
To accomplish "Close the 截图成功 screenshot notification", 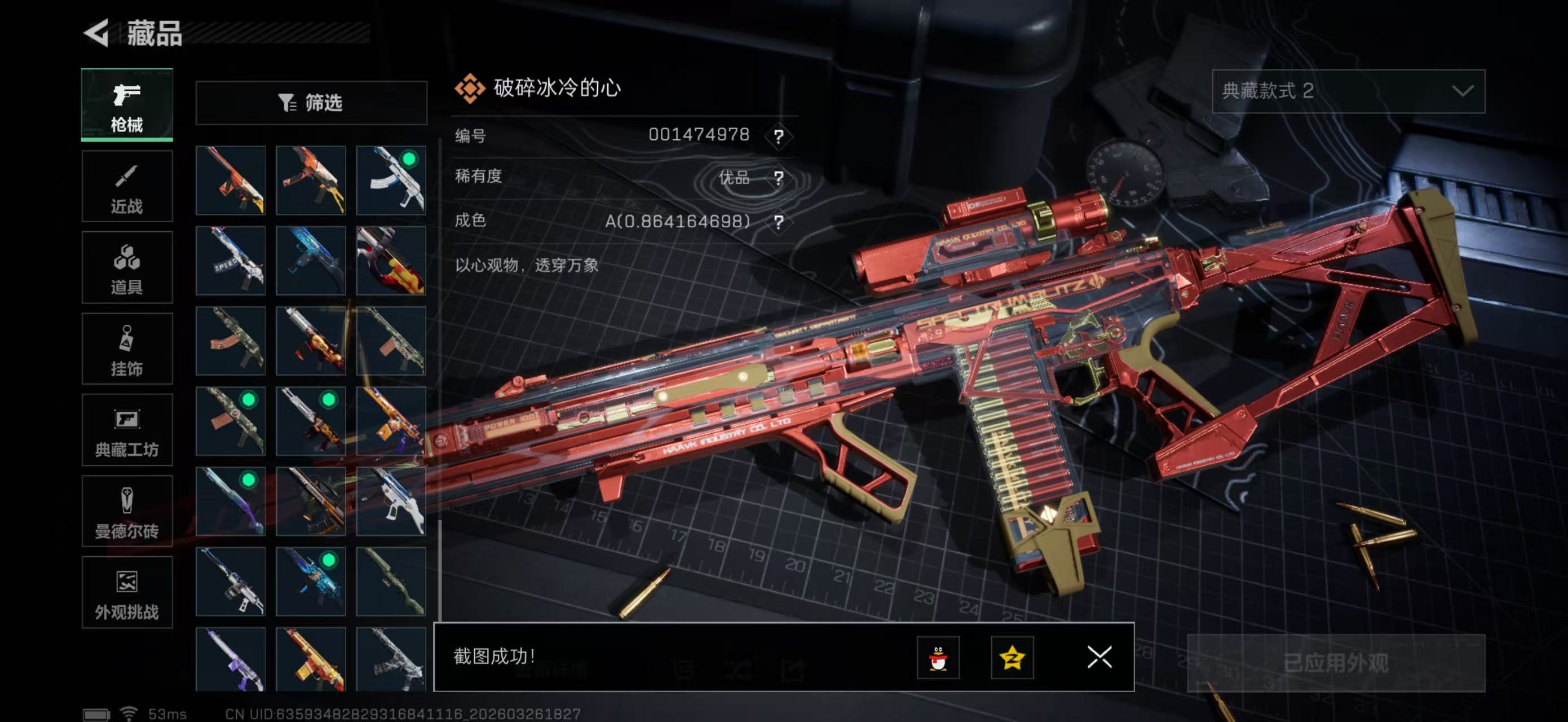I will (1099, 657).
